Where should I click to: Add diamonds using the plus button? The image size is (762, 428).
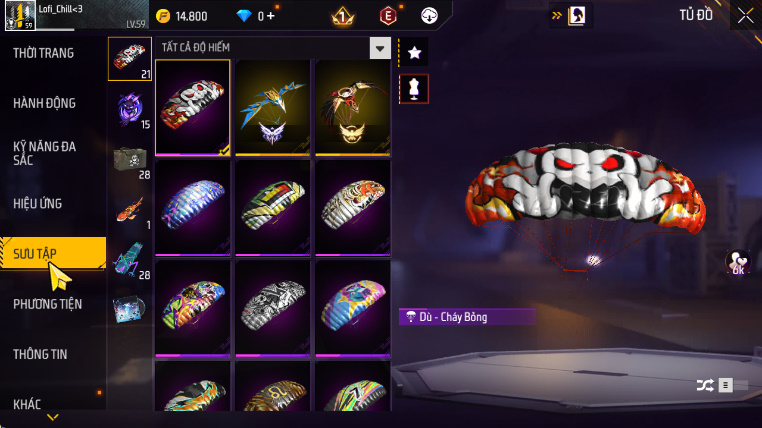click(x=271, y=16)
